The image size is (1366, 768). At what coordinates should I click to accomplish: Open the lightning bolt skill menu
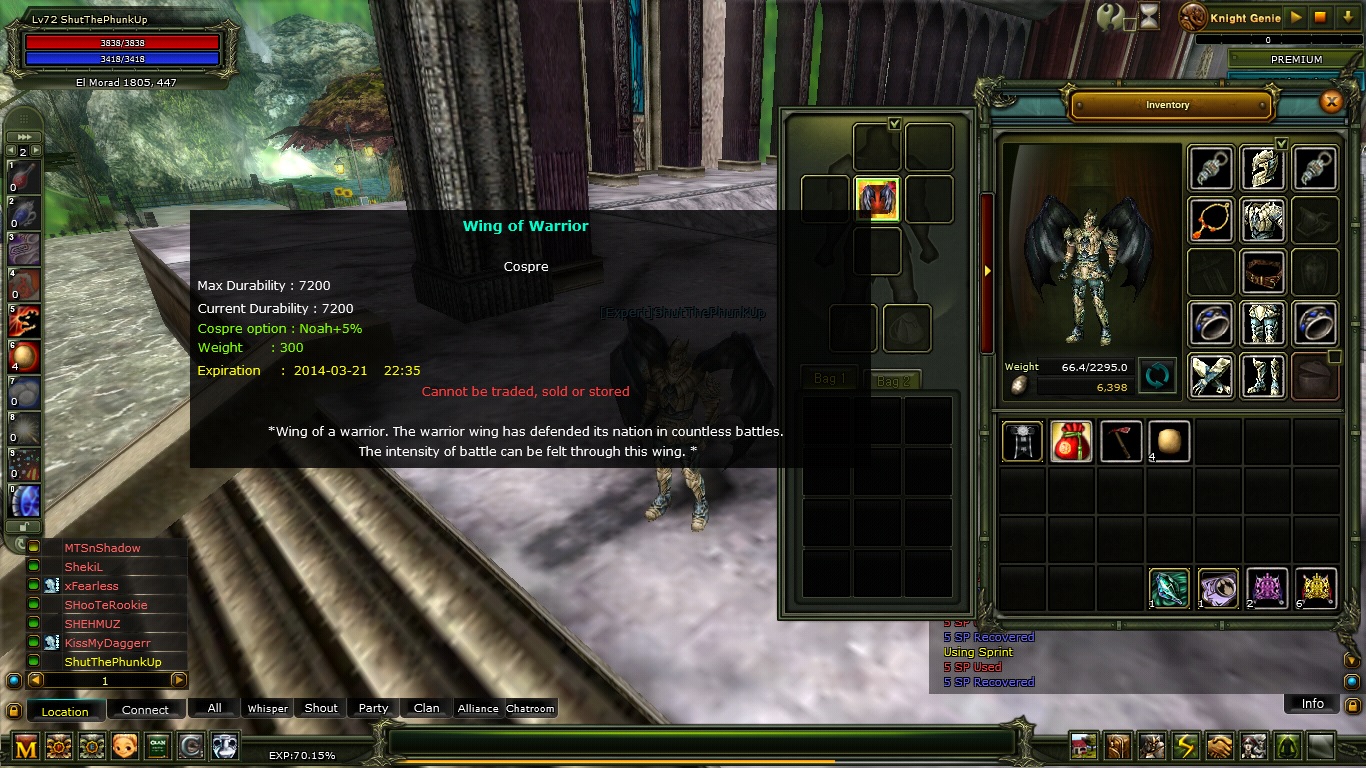1185,746
